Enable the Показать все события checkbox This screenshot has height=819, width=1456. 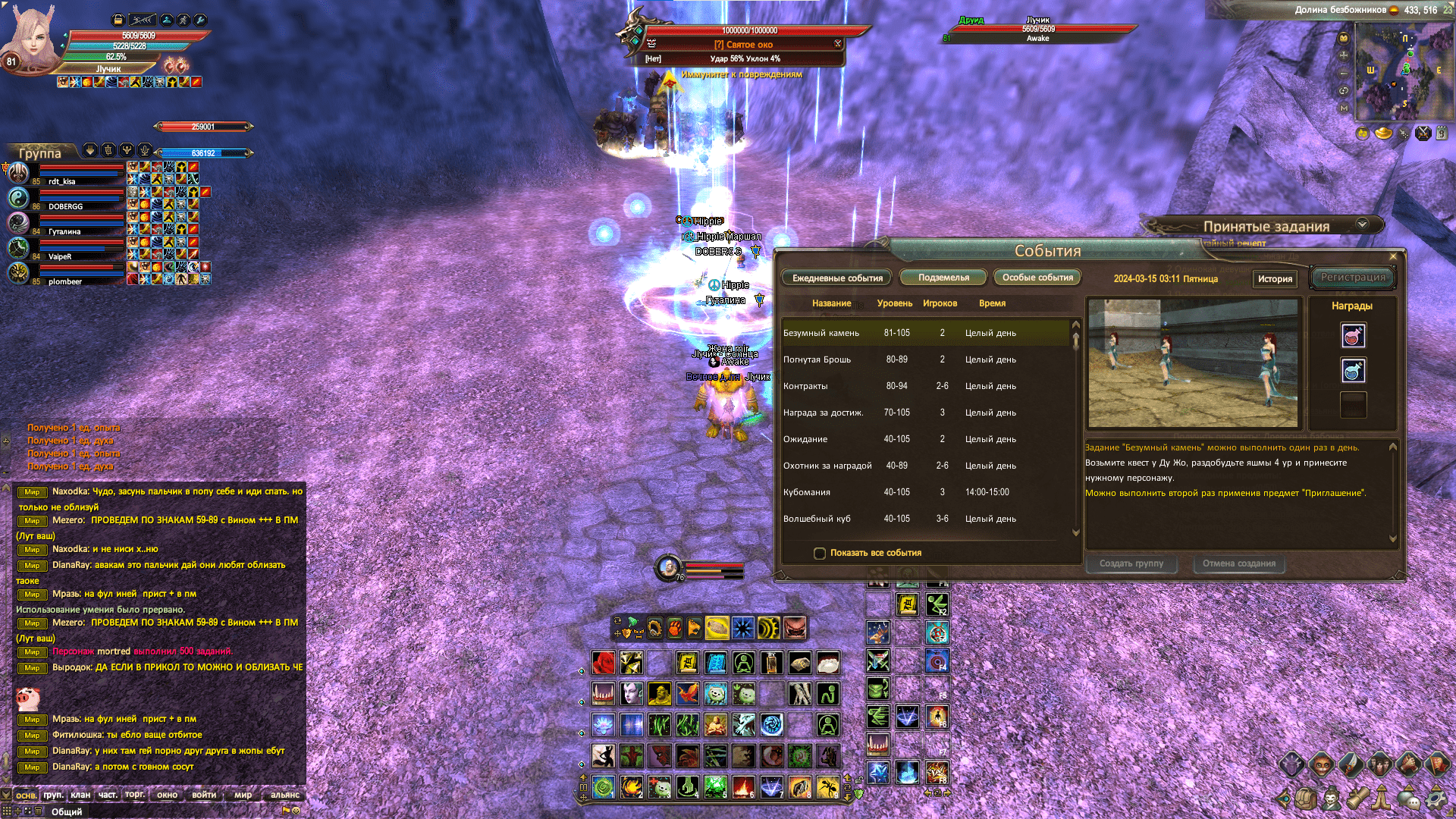click(820, 554)
